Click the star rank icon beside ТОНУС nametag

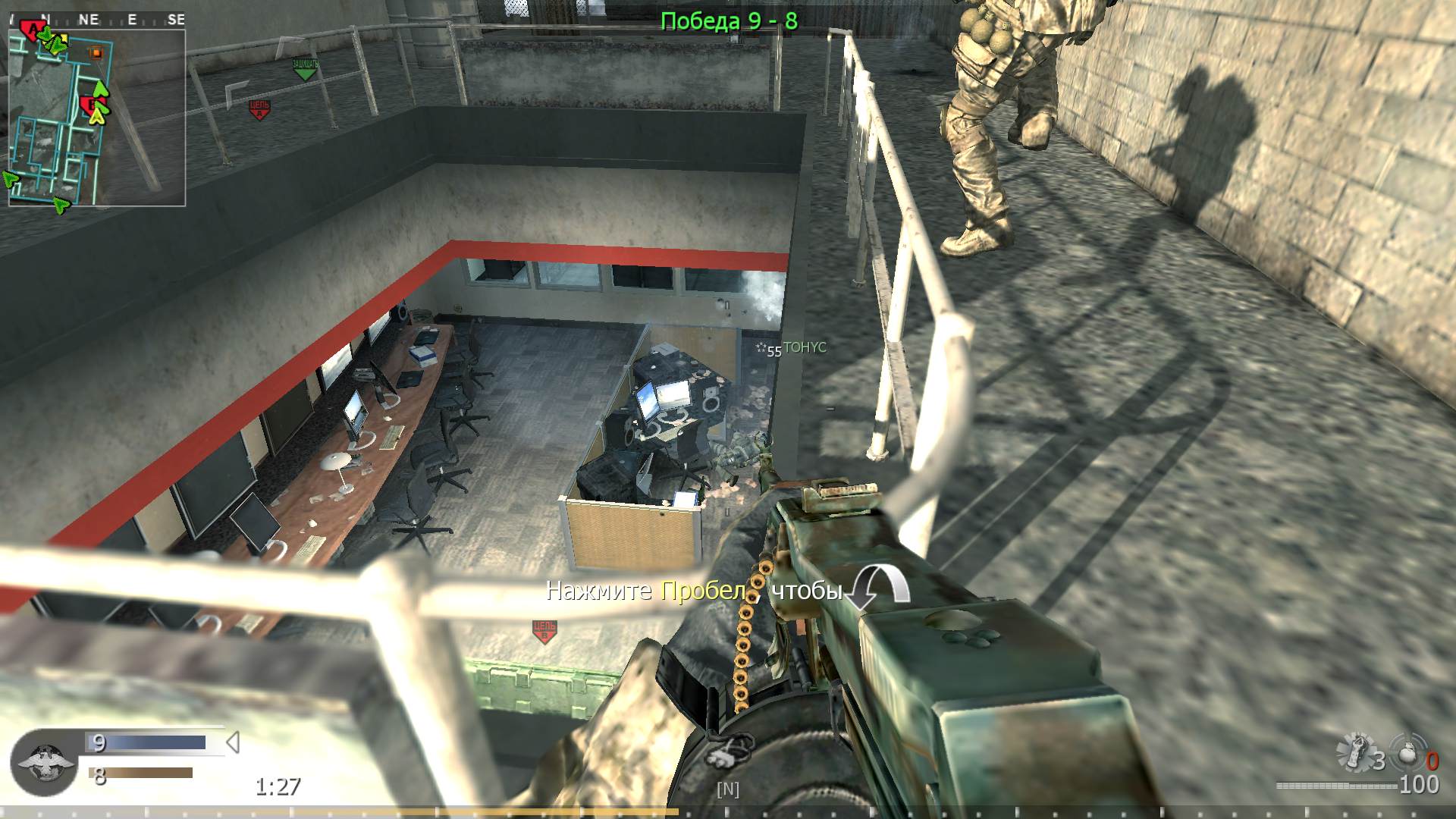pyautogui.click(x=761, y=349)
